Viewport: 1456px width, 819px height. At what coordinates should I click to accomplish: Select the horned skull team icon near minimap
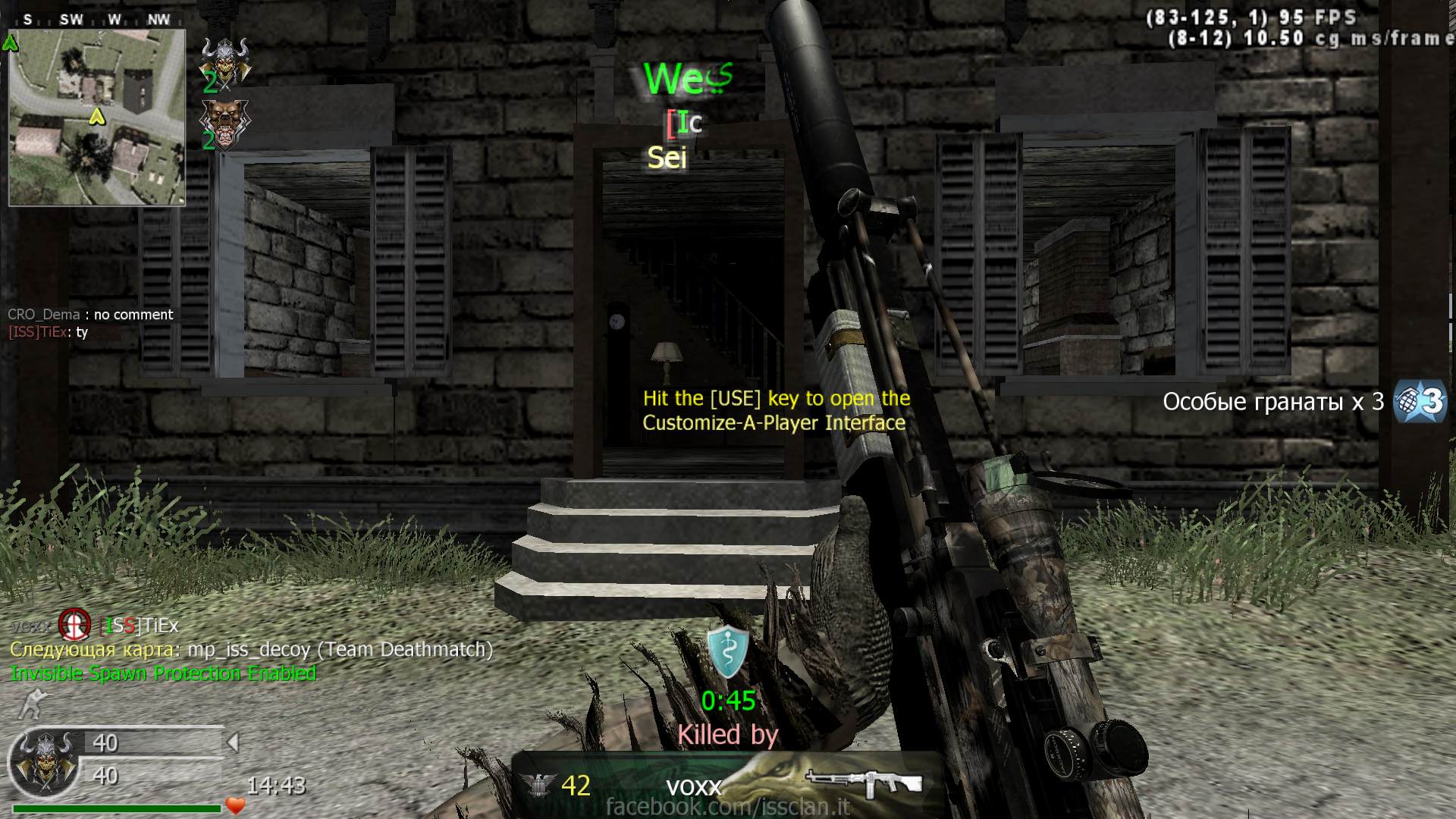click(x=224, y=58)
